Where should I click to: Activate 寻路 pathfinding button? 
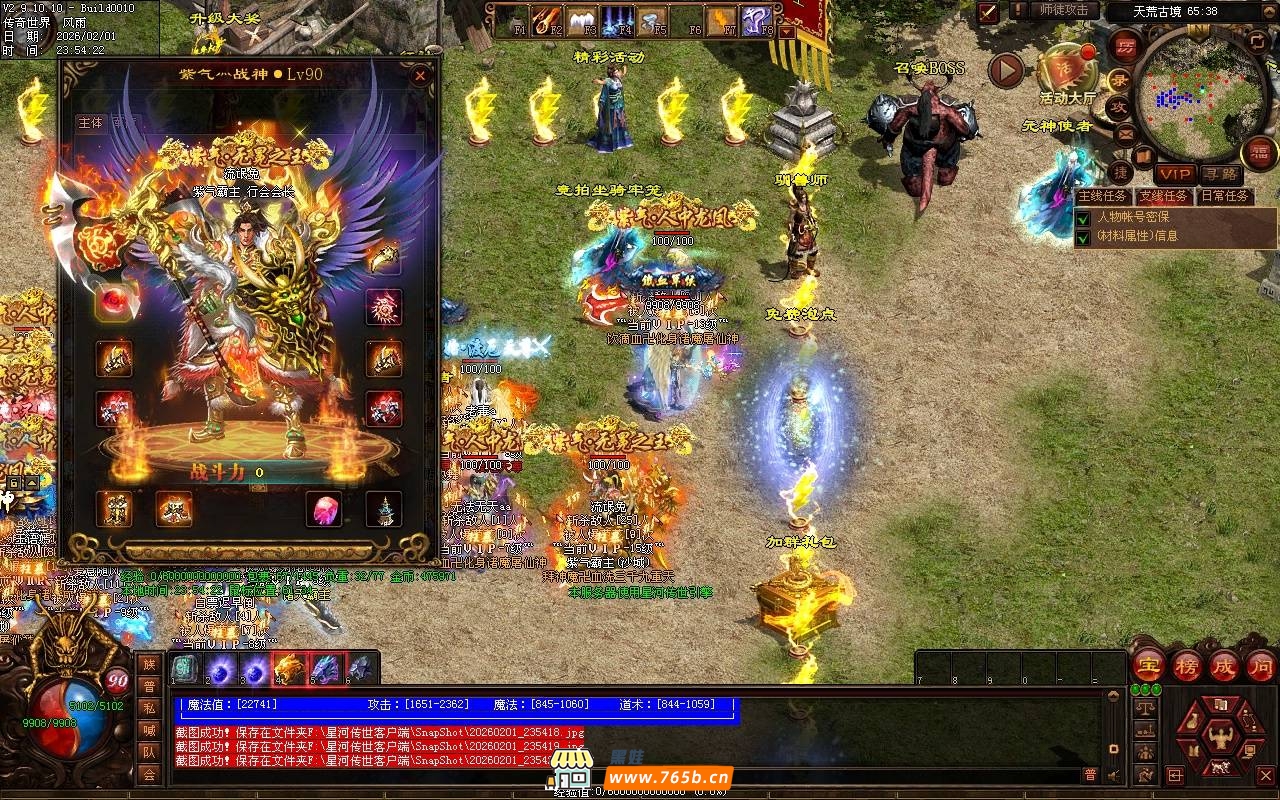click(1221, 174)
